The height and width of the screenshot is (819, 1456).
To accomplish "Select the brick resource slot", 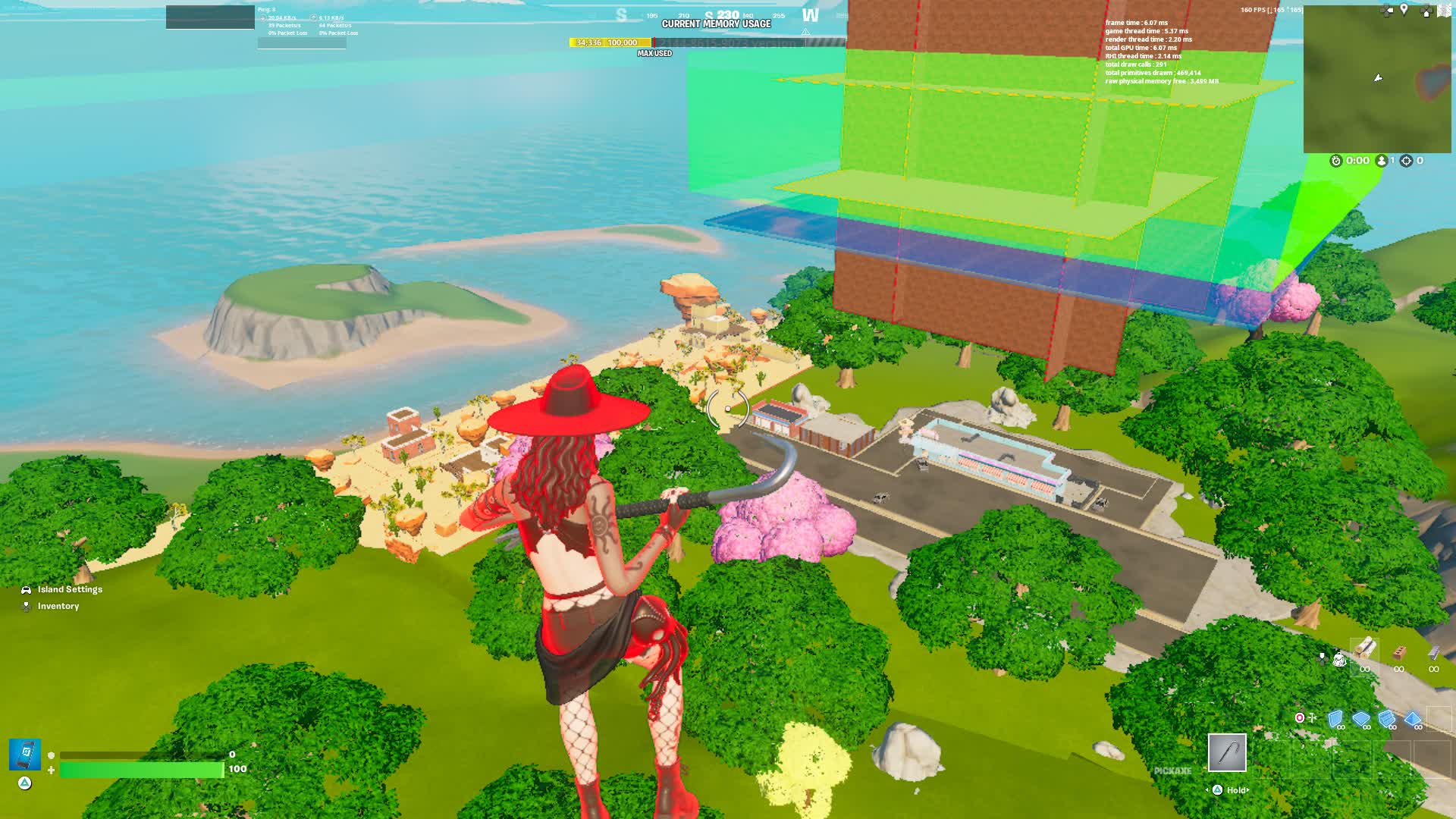I will point(1399,653).
